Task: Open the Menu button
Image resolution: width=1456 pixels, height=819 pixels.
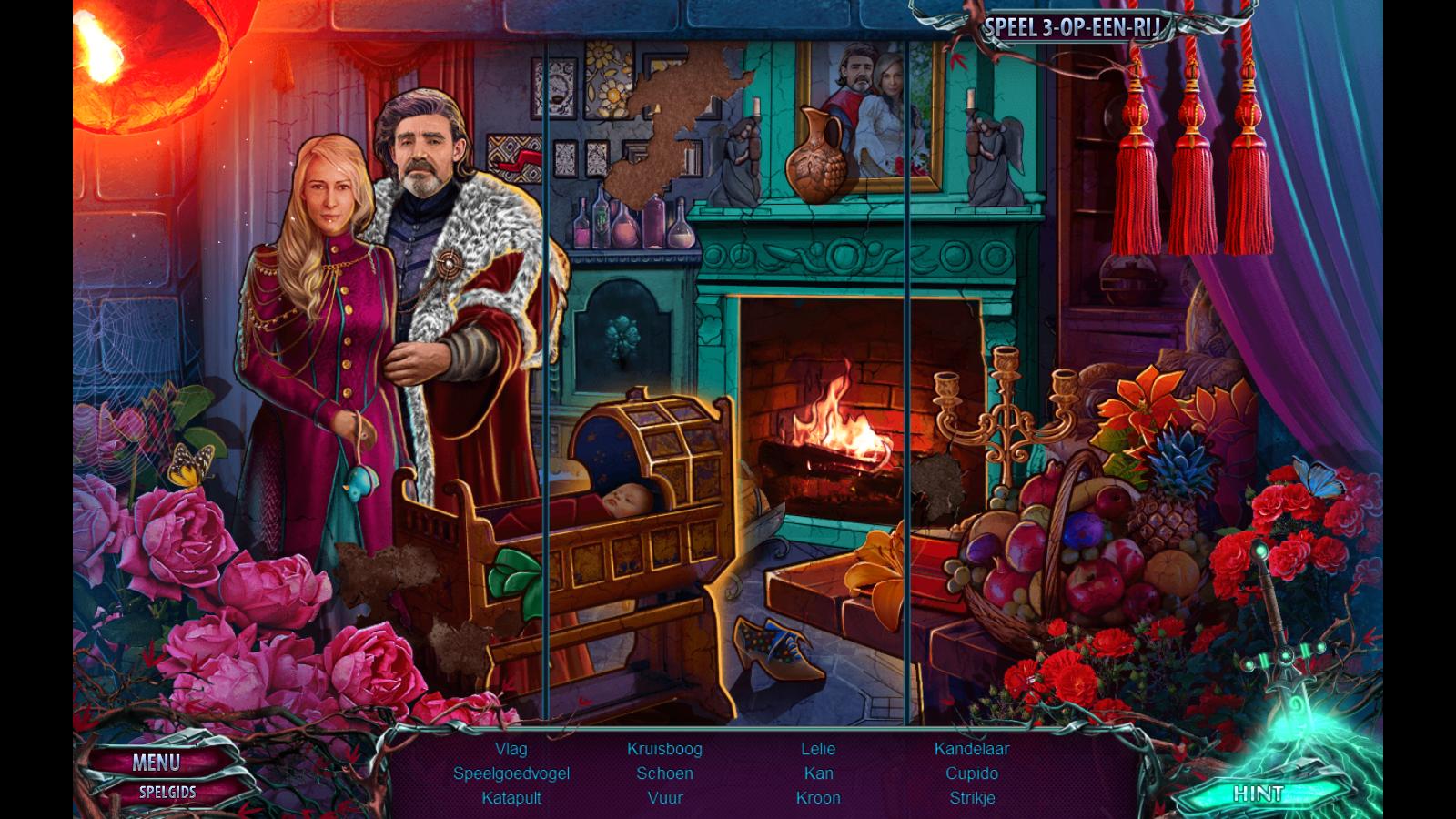Action: 156,763
